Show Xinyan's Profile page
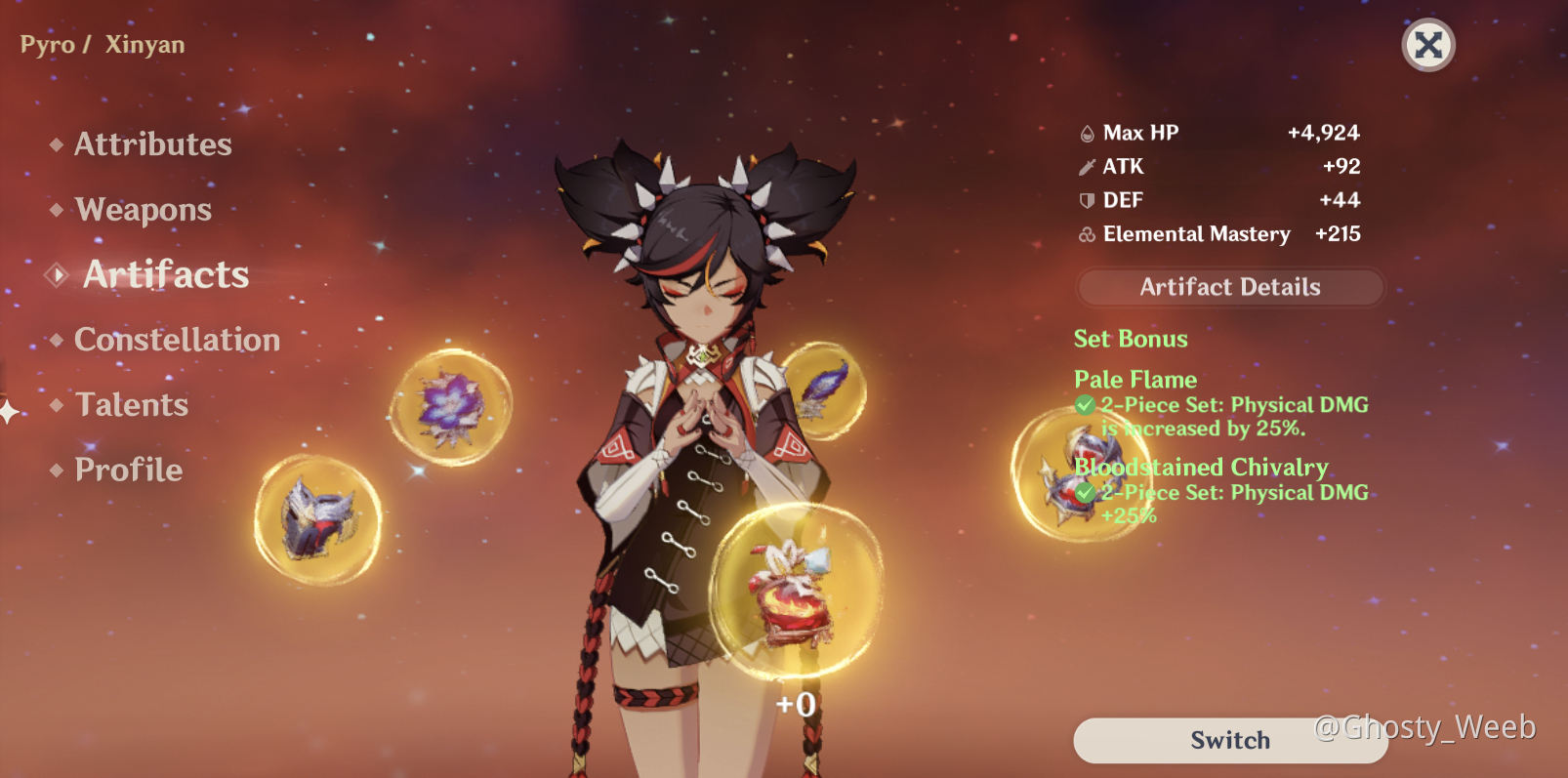 click(128, 470)
